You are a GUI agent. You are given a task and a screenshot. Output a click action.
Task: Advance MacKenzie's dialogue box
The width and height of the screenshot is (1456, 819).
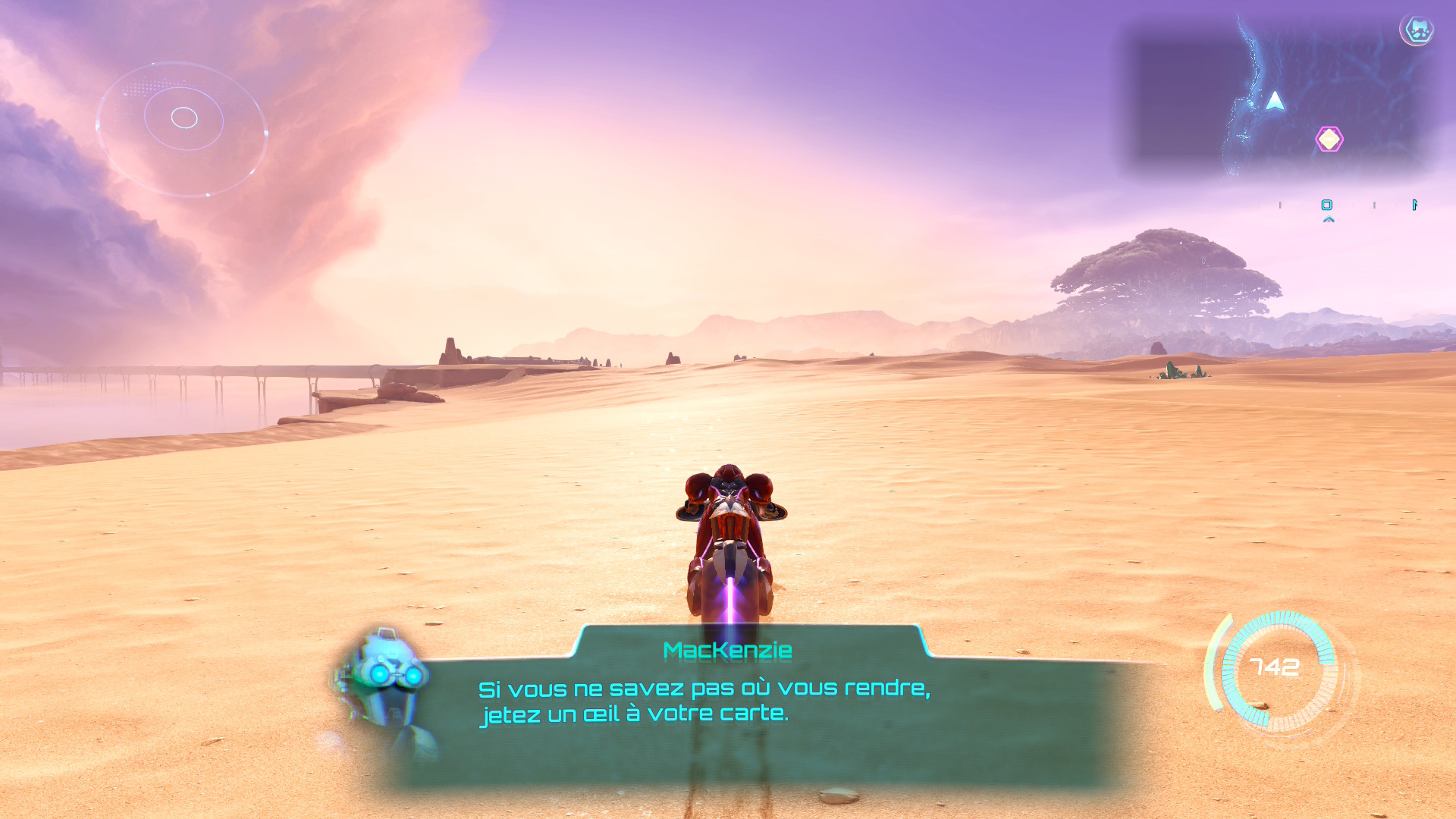[x=751, y=705]
